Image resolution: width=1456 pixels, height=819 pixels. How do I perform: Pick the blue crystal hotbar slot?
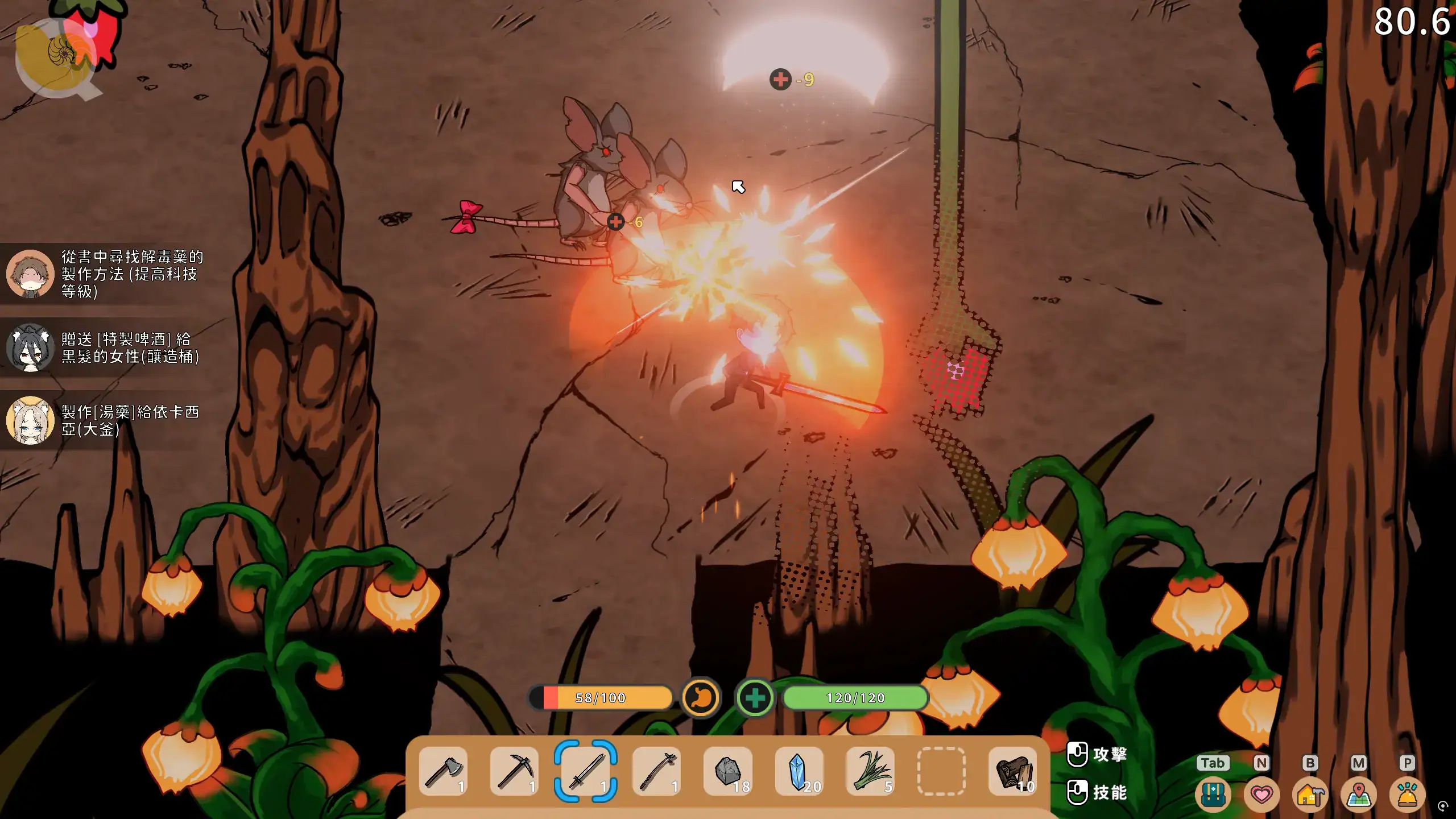pos(799,771)
